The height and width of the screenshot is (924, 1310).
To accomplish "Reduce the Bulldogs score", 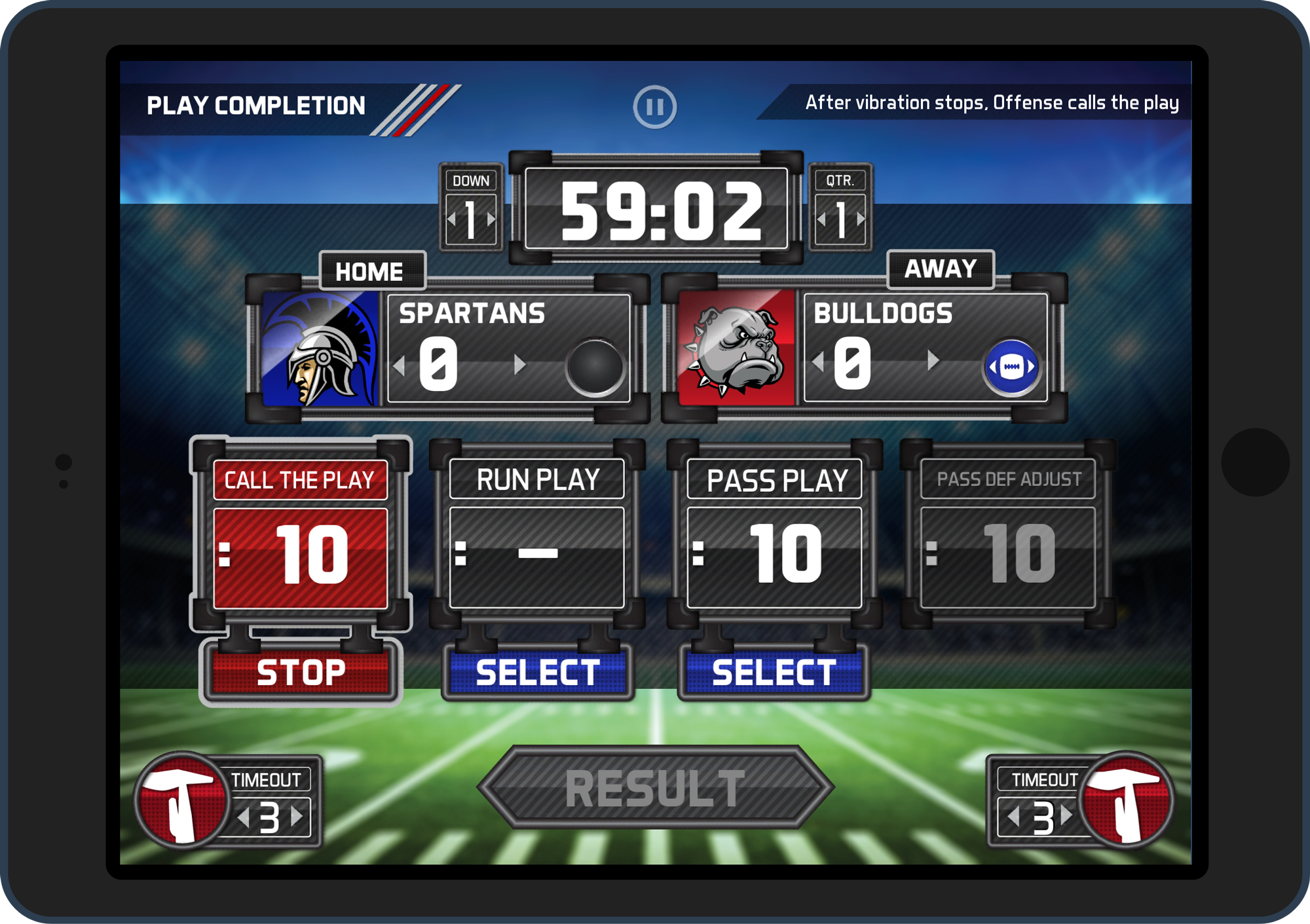I will pyautogui.click(x=817, y=360).
